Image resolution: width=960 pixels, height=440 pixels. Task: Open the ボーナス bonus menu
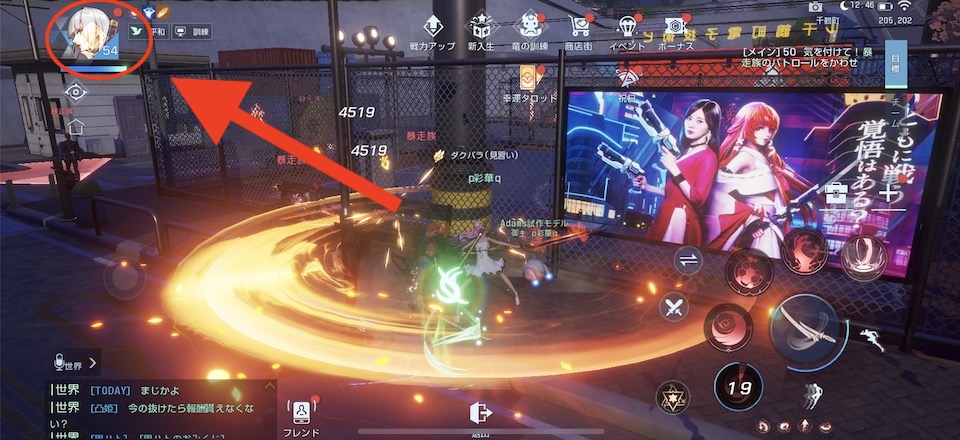(676, 31)
